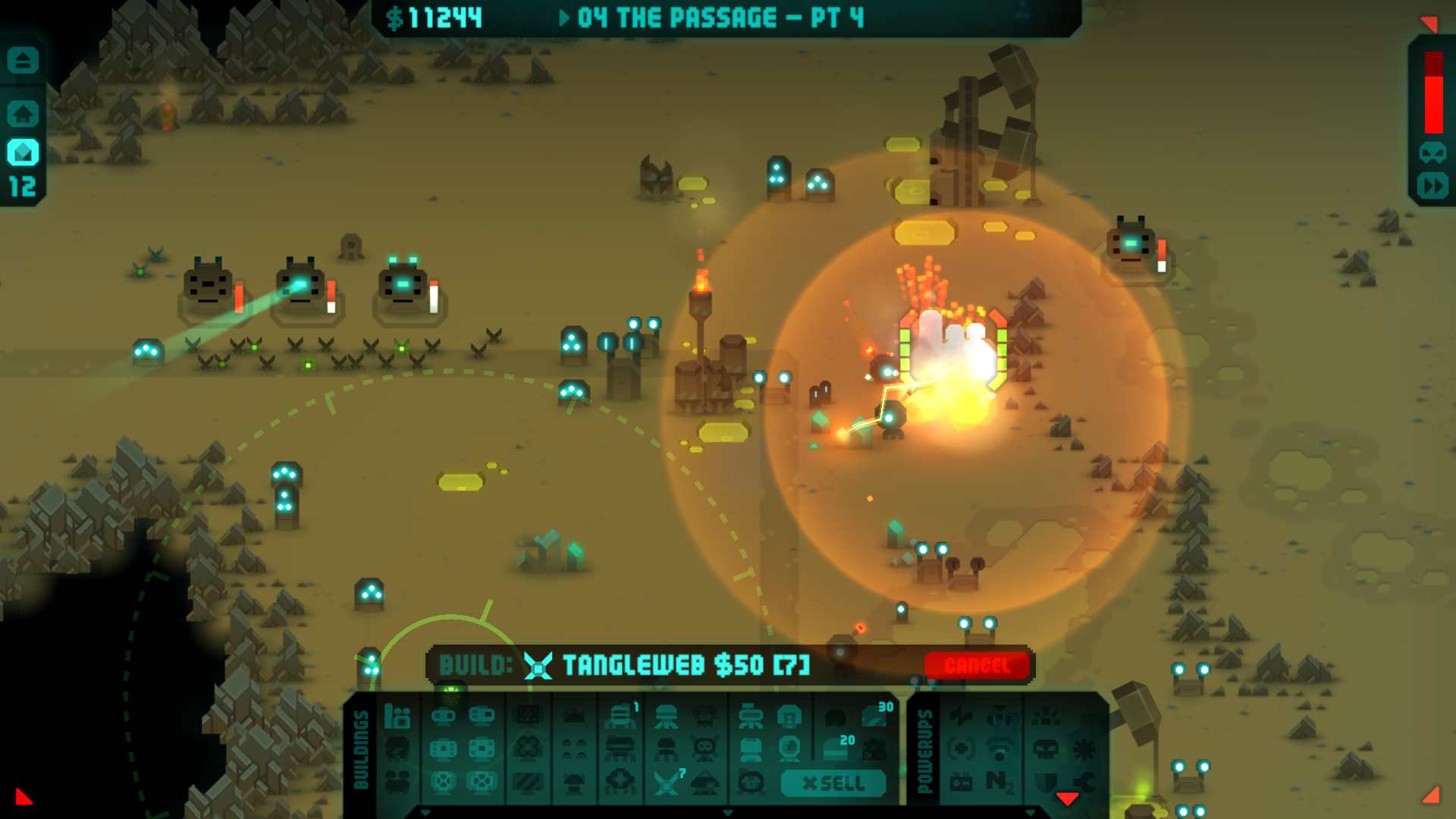
Task: Activate the fast-forward speed button
Action: pos(1432,186)
